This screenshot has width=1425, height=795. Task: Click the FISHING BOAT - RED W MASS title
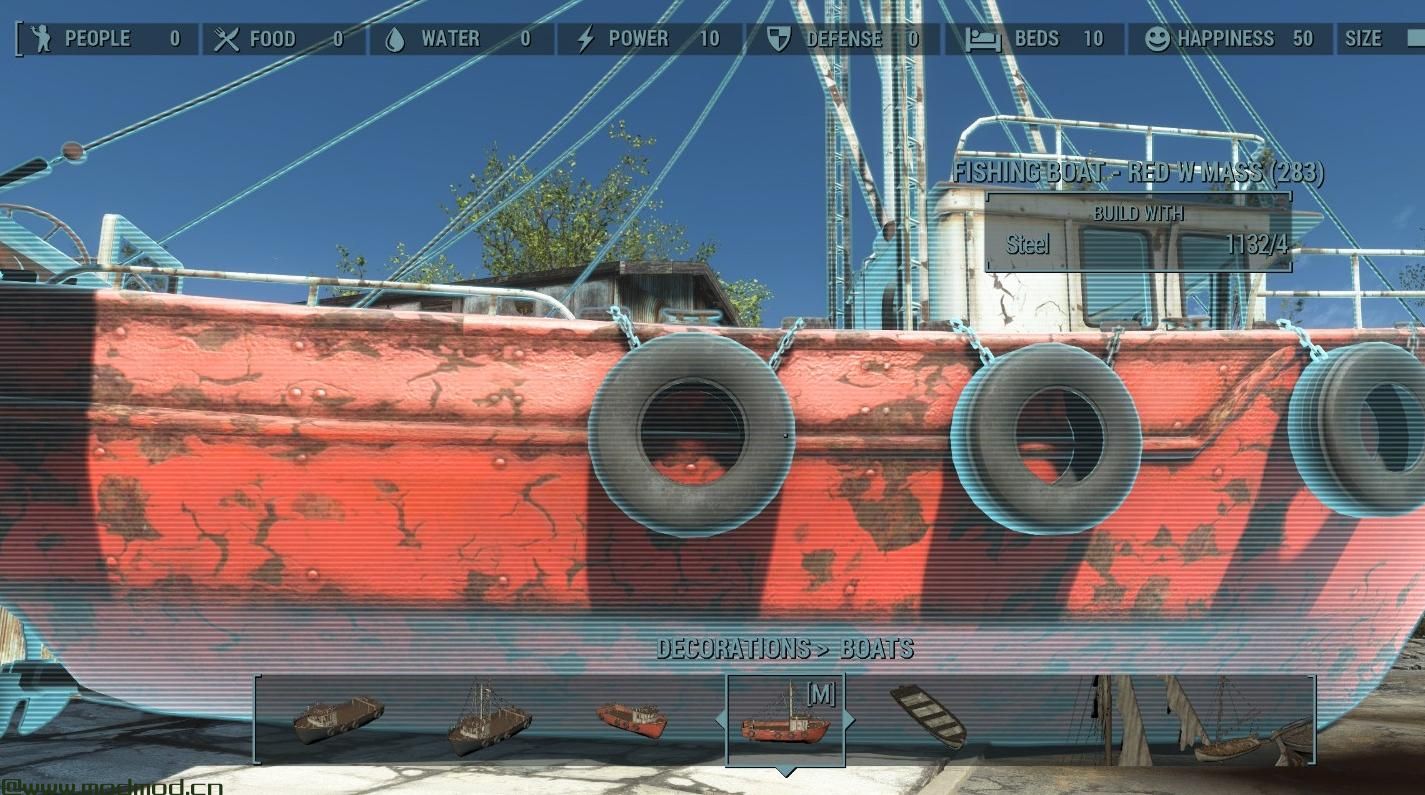pyautogui.click(x=1139, y=172)
